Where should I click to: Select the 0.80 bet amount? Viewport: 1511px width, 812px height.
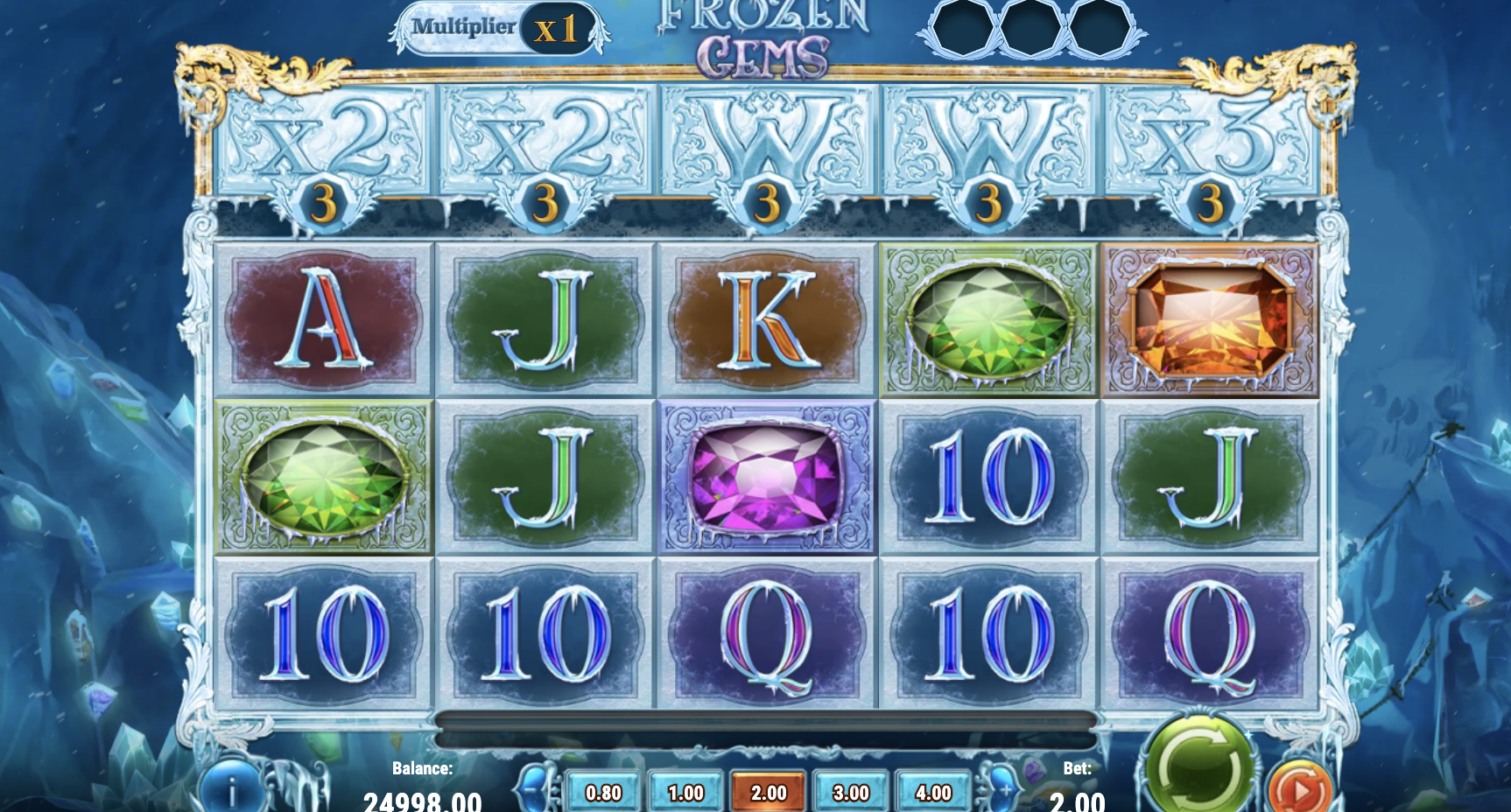[606, 791]
